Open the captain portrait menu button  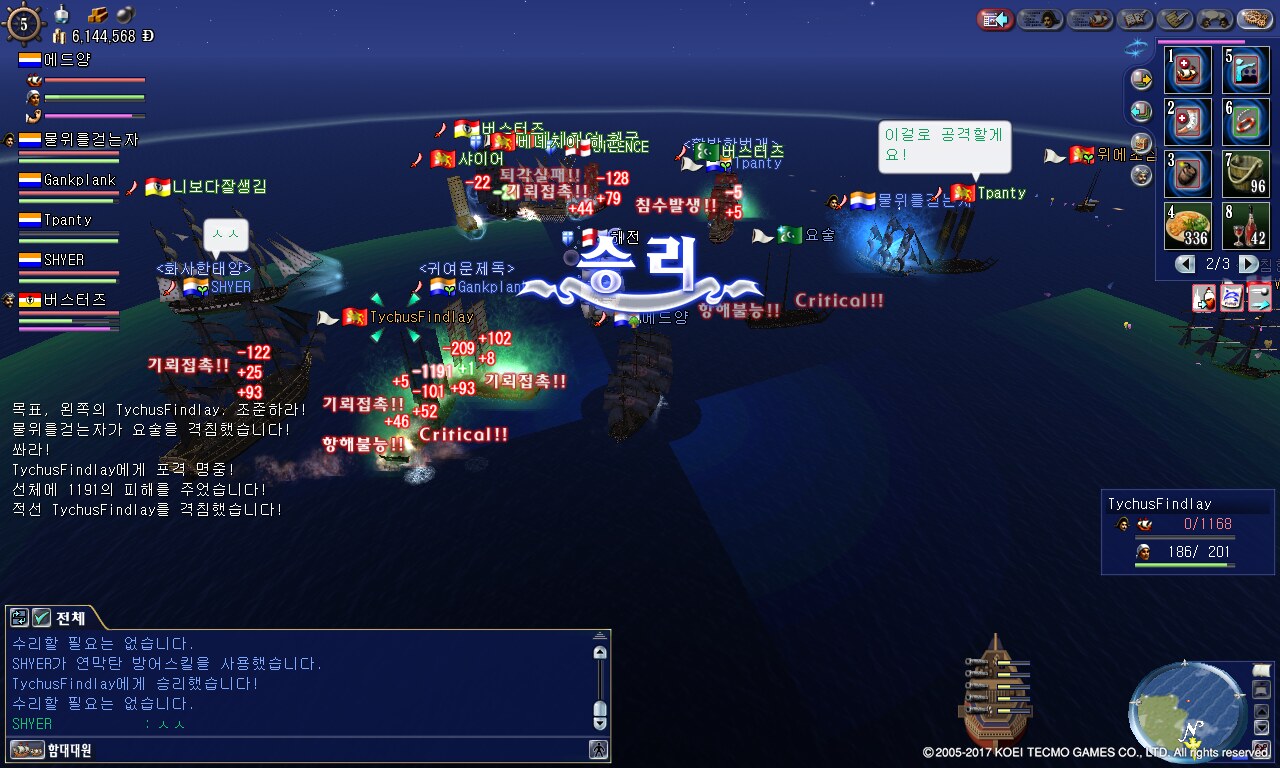1040,19
